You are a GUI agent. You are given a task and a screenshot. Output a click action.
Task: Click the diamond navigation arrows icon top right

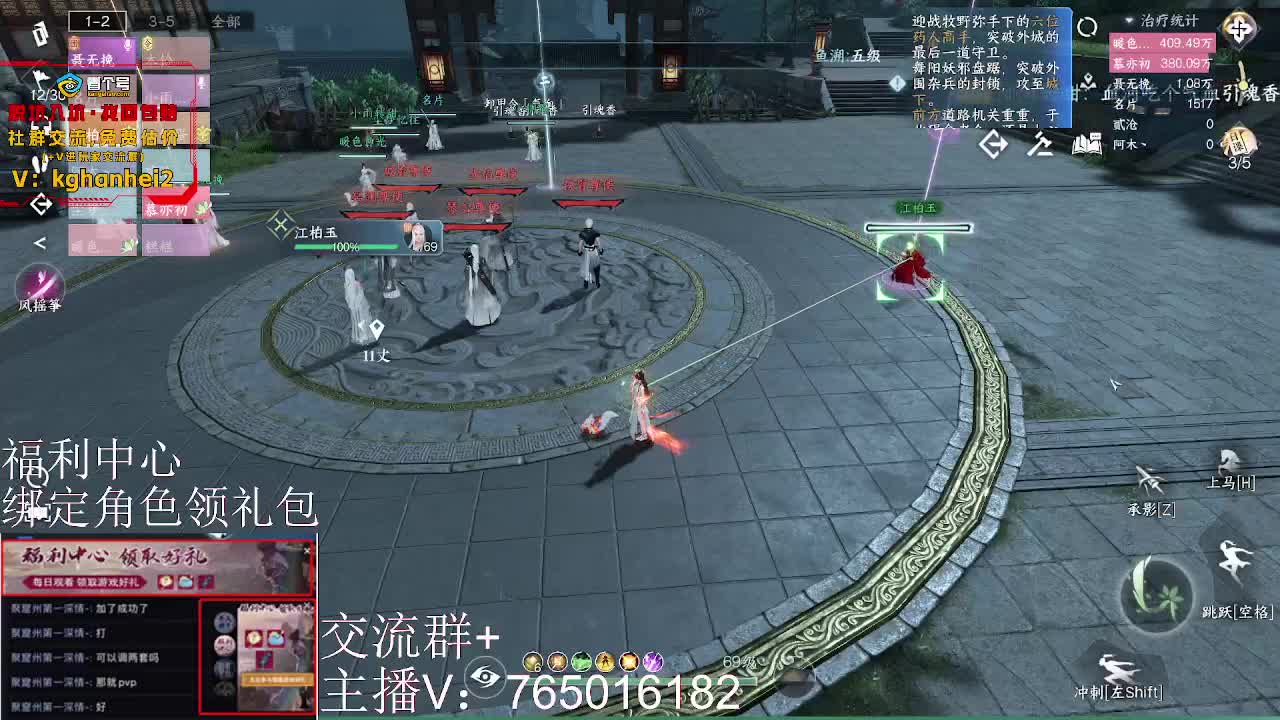(1239, 28)
